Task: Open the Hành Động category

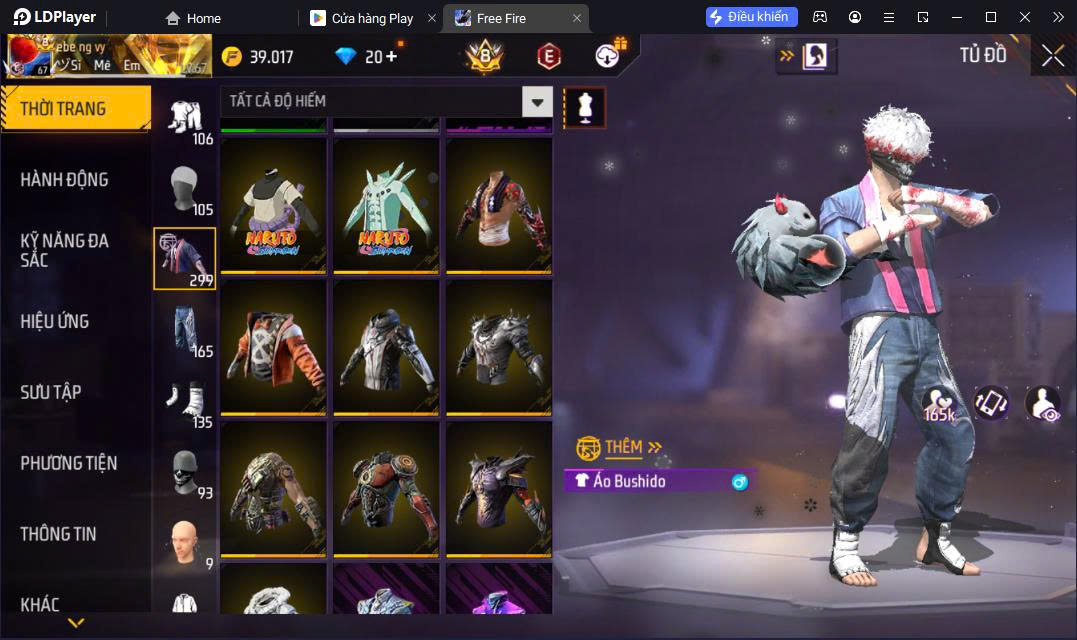Action: 64,180
